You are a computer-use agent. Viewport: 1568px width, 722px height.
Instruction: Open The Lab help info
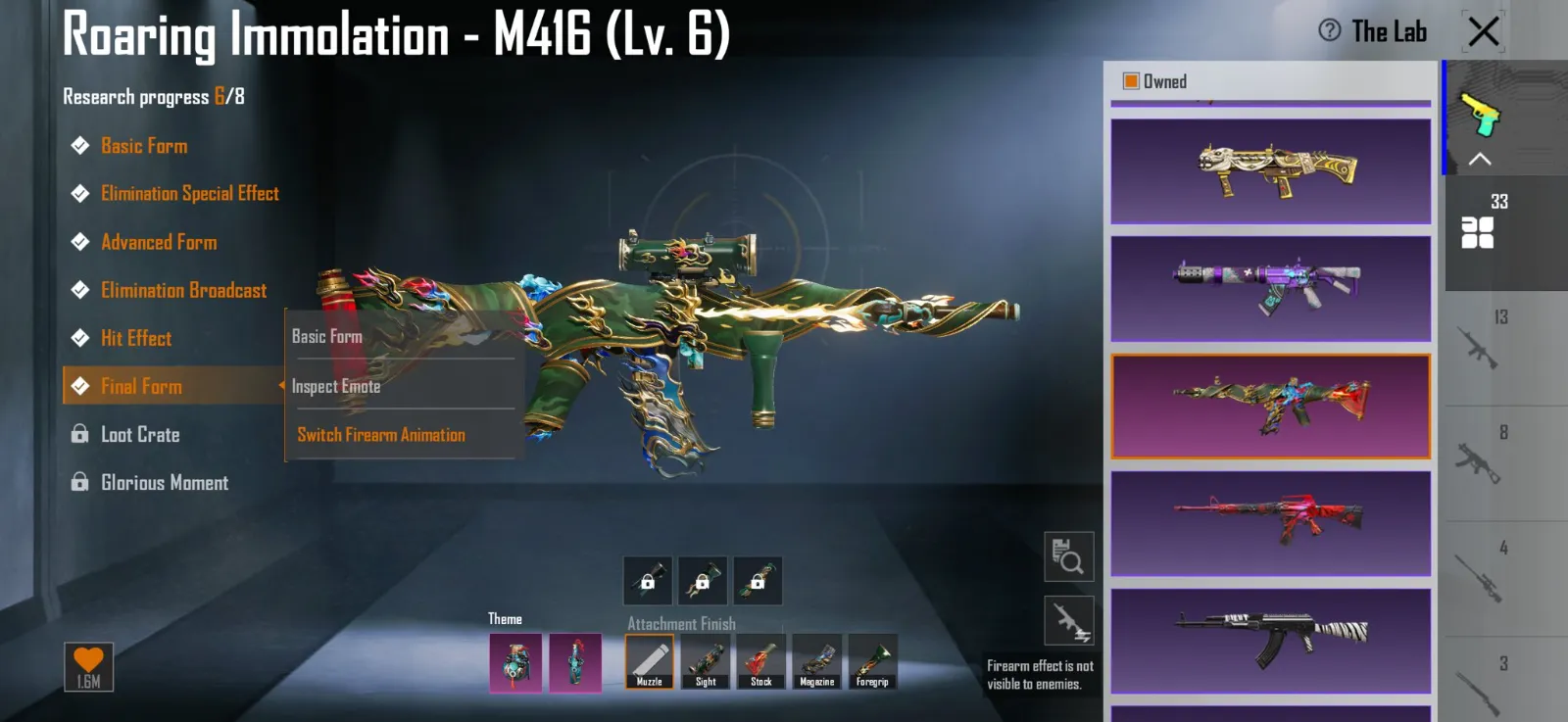point(1330,30)
